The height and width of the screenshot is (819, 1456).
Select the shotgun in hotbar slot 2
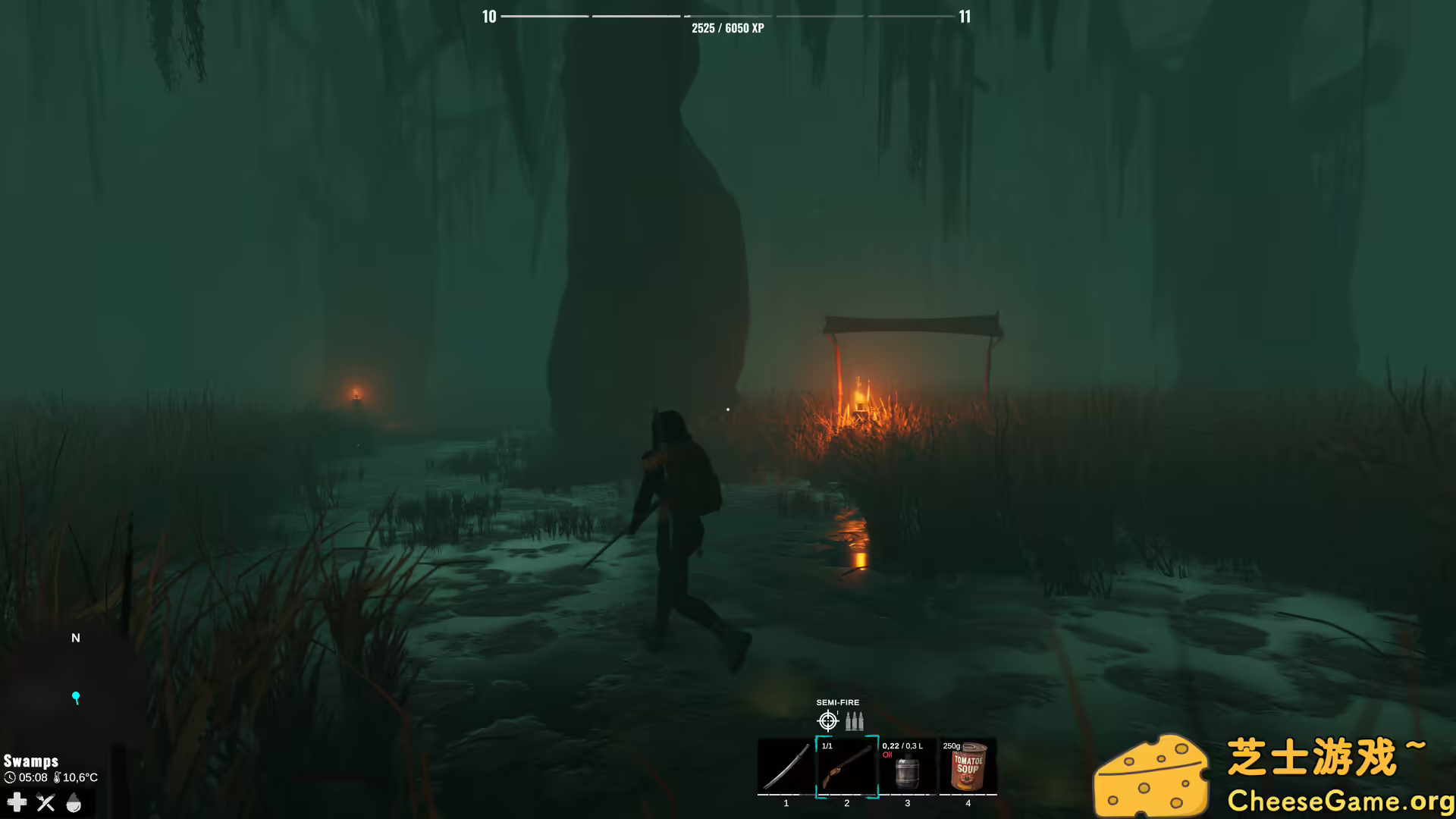(847, 767)
